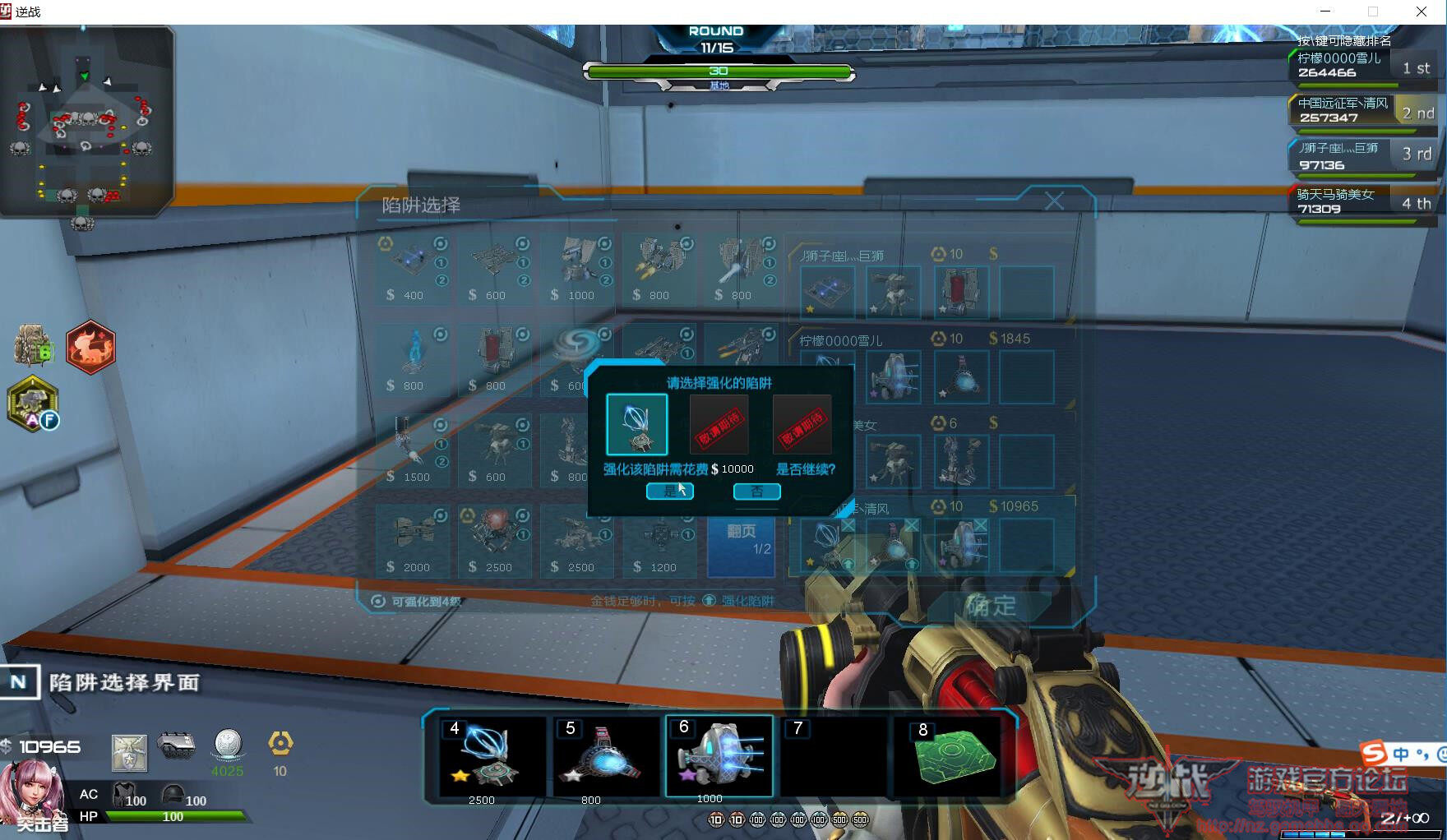Confirm the upgrade with the 是 button
Screen dimensions: 1447x840
(669, 492)
